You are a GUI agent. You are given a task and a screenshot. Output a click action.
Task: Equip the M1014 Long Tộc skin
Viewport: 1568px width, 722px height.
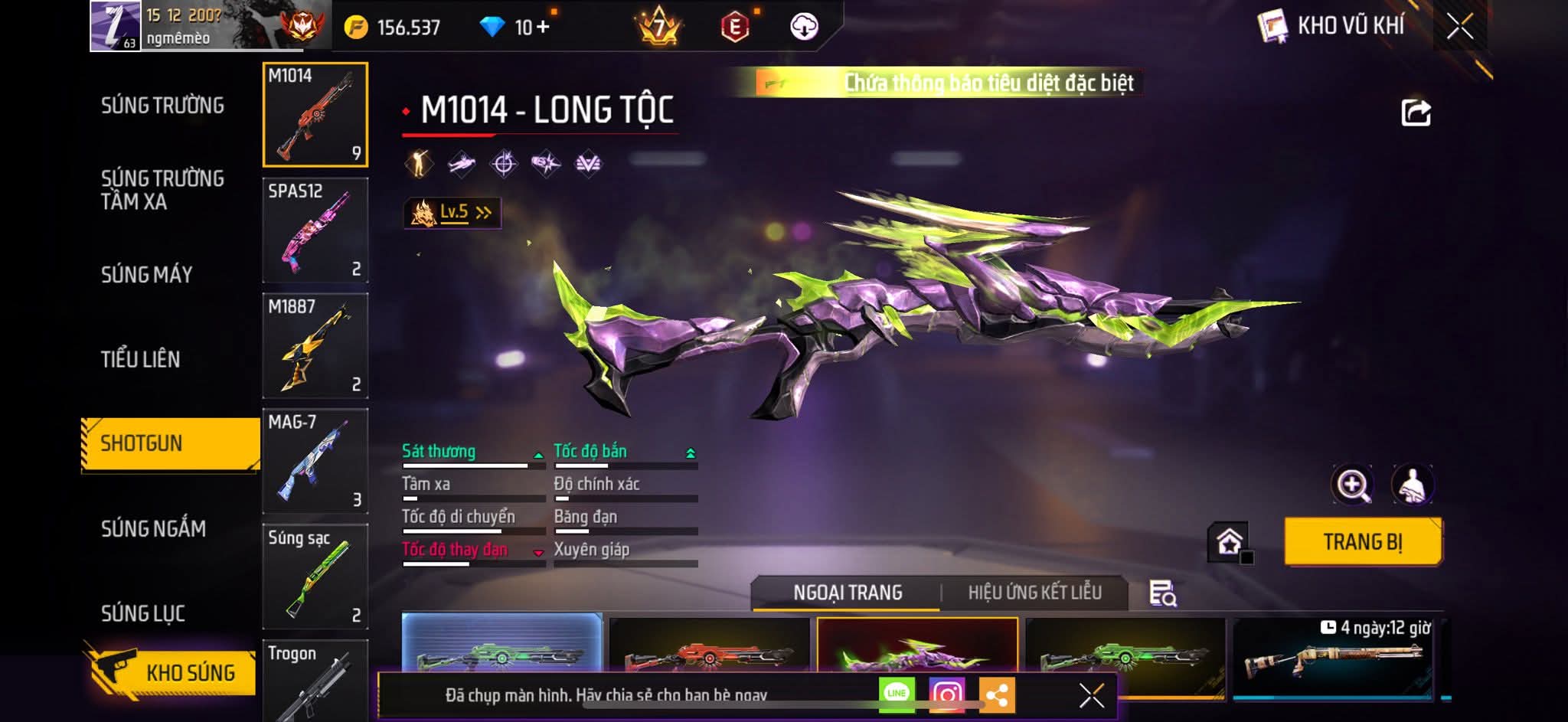1363,542
